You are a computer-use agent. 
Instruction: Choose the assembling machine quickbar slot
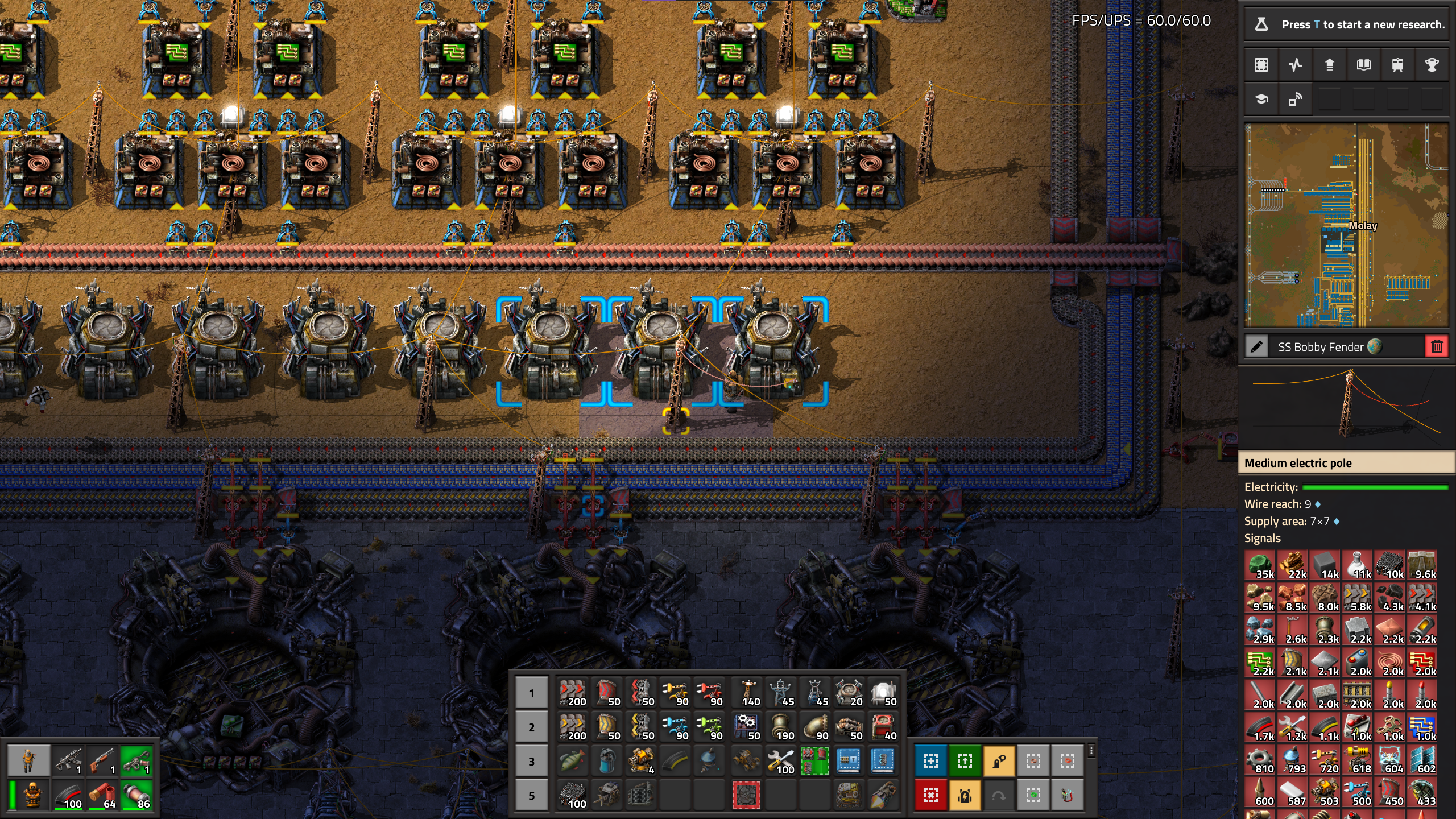(x=746, y=727)
